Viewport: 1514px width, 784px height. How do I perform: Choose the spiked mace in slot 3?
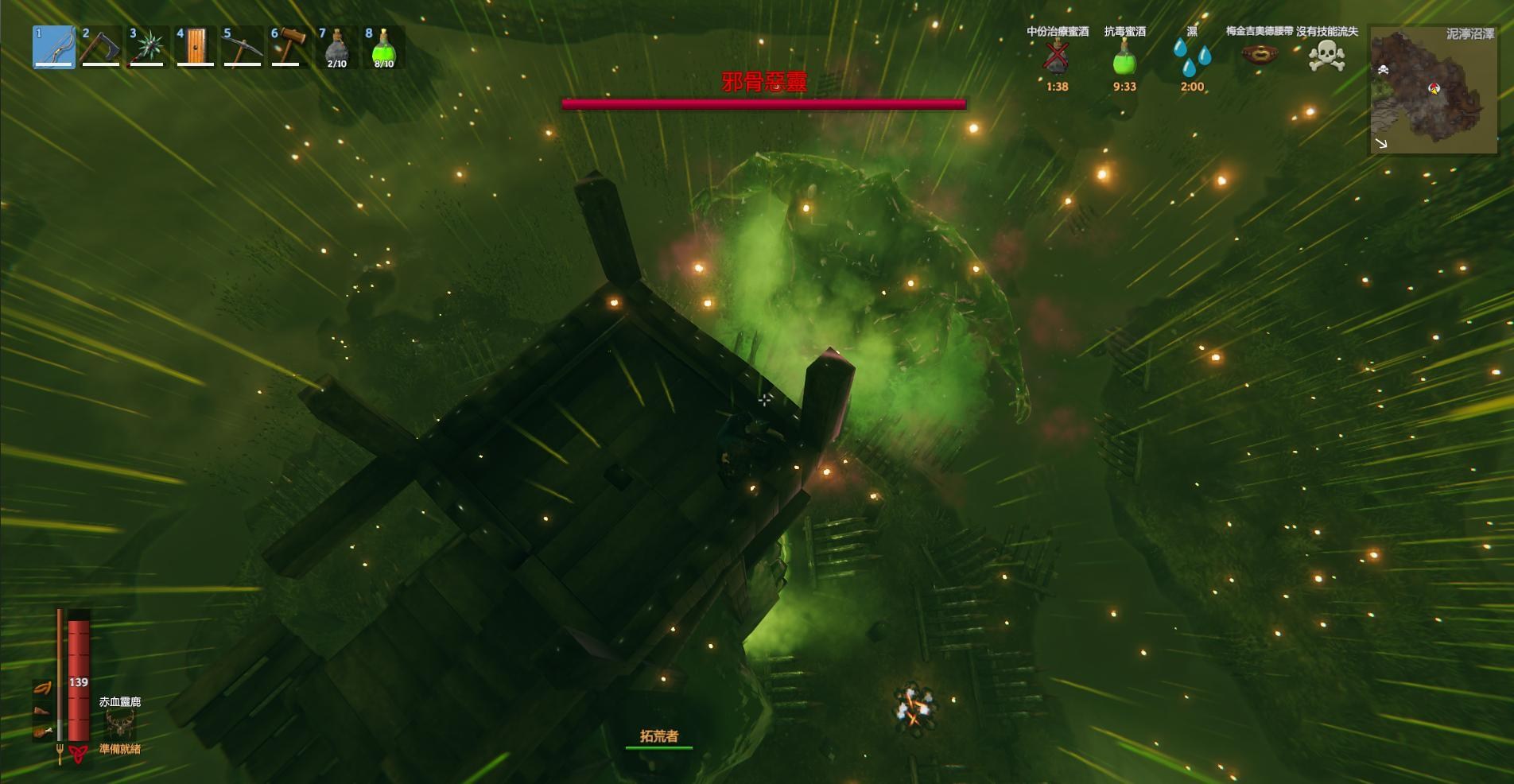[x=148, y=47]
